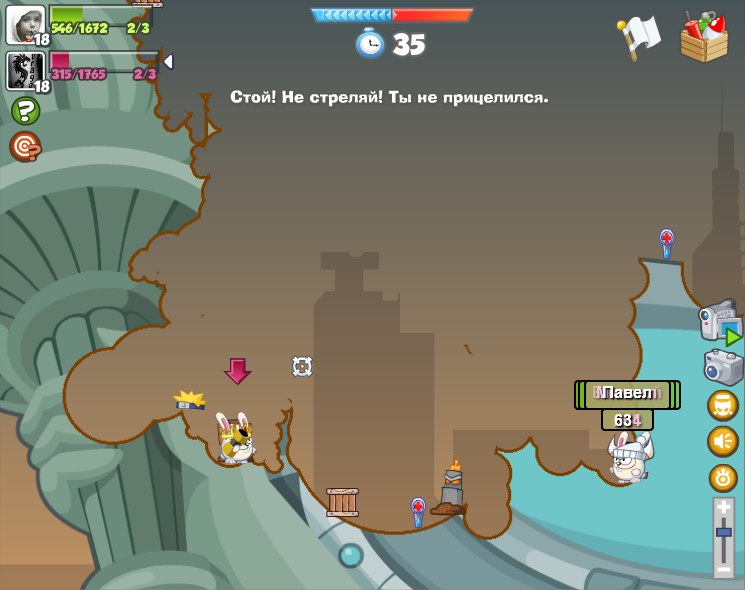Open the weapons crate inventory

[x=704, y=36]
